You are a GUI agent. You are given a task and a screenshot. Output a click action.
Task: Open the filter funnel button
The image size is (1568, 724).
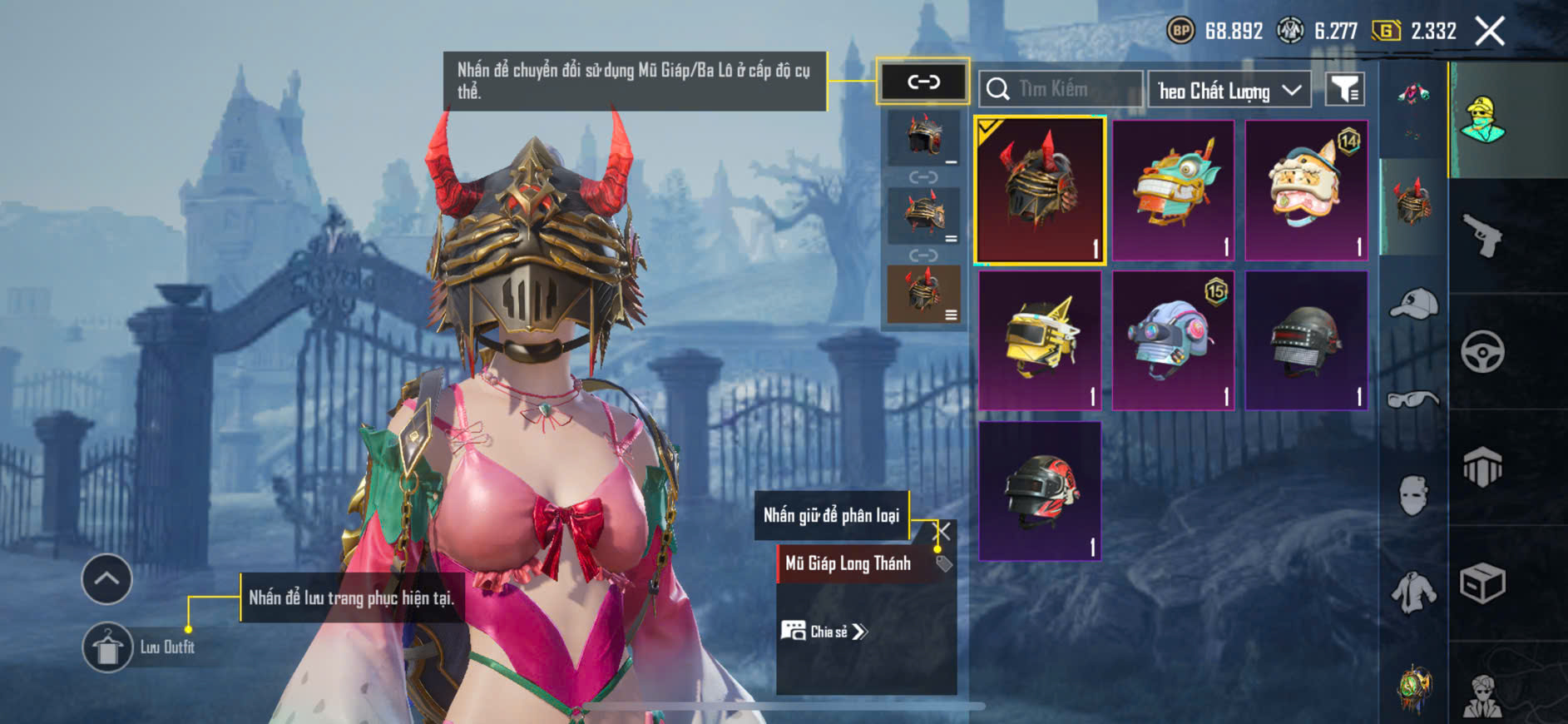pyautogui.click(x=1344, y=89)
